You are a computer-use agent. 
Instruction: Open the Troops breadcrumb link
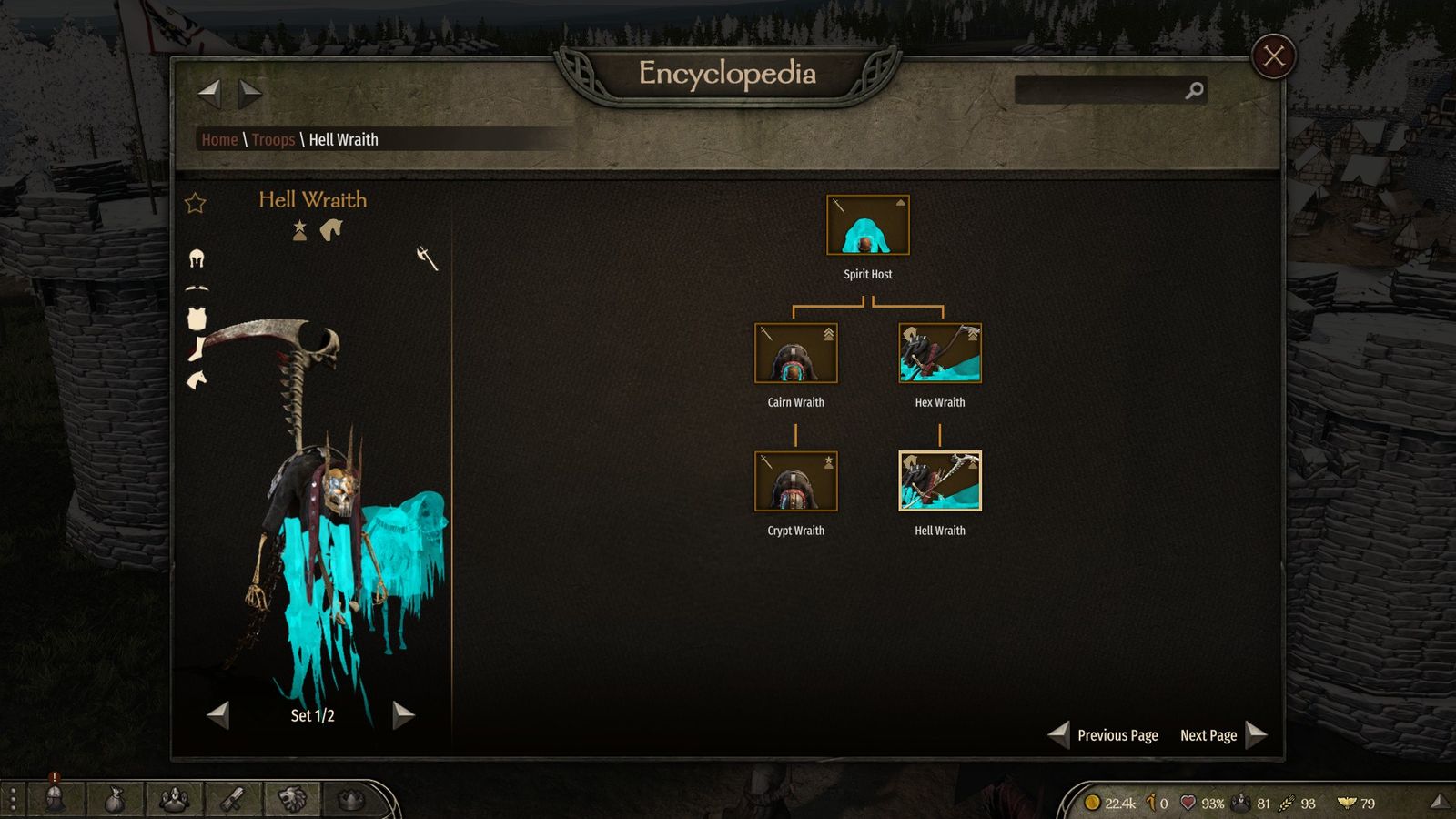[x=273, y=139]
